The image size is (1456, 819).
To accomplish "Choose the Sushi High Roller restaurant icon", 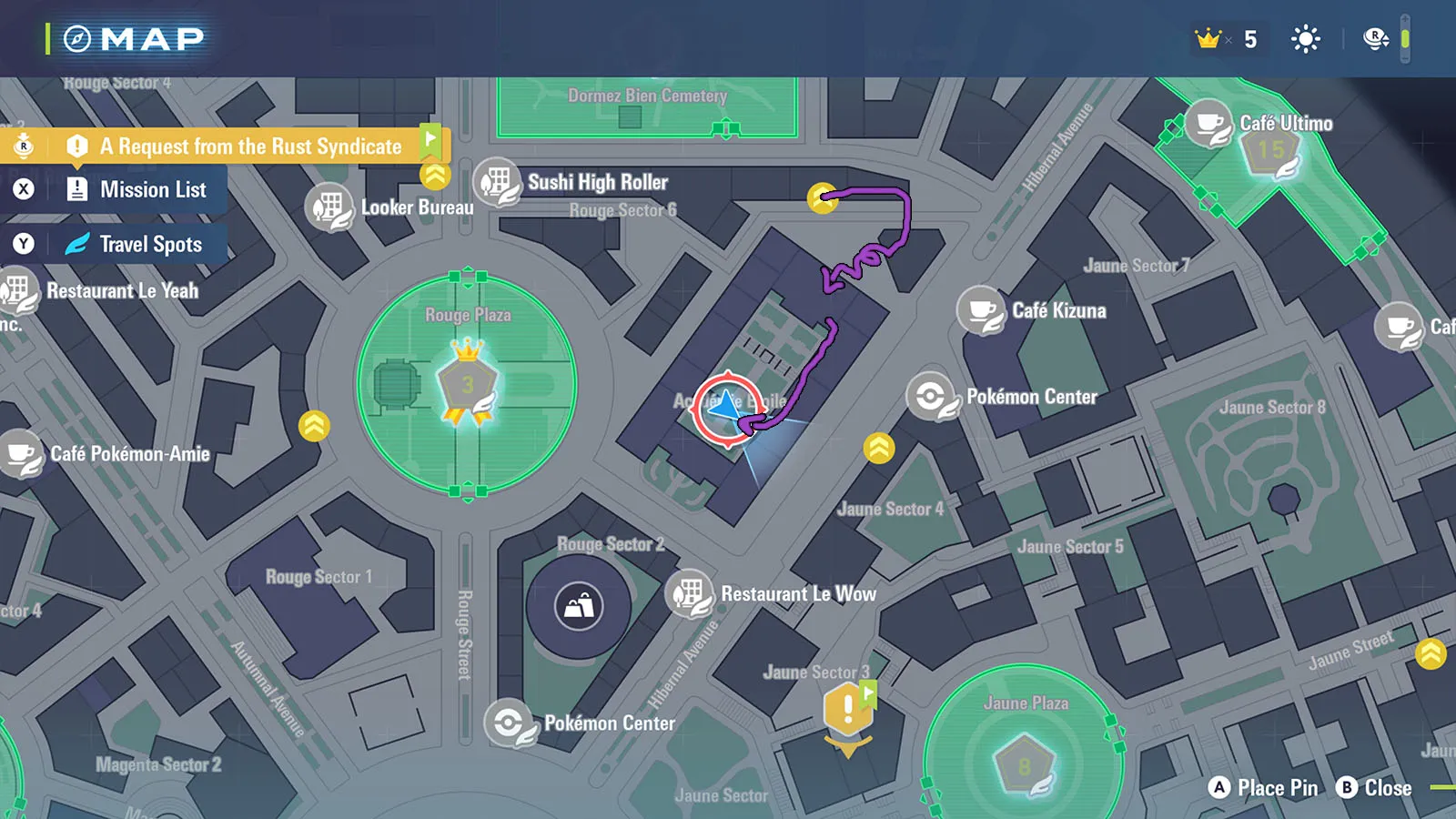I will pyautogui.click(x=497, y=182).
